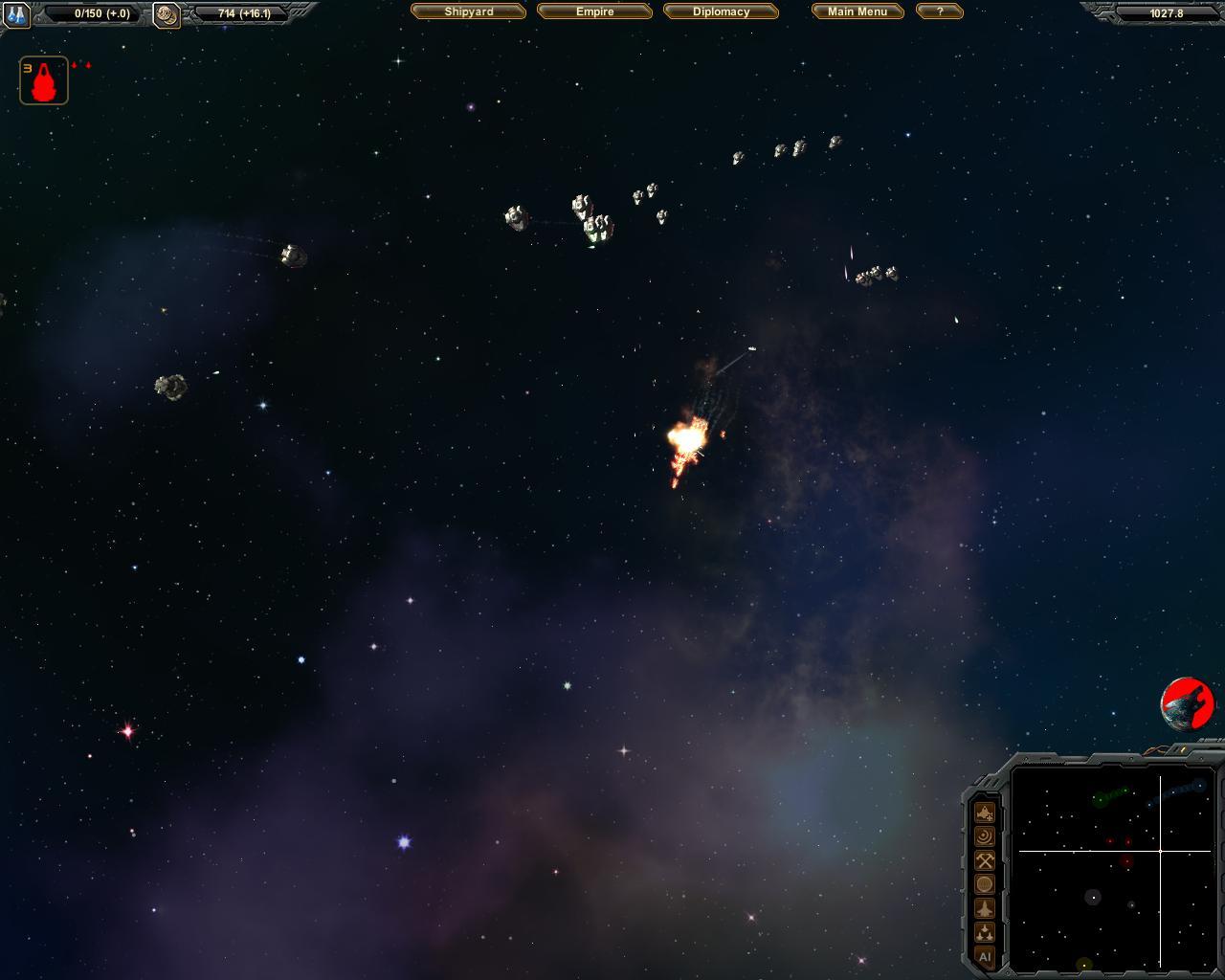Click the research flasks icon
This screenshot has height=980, width=1225.
click(x=17, y=14)
